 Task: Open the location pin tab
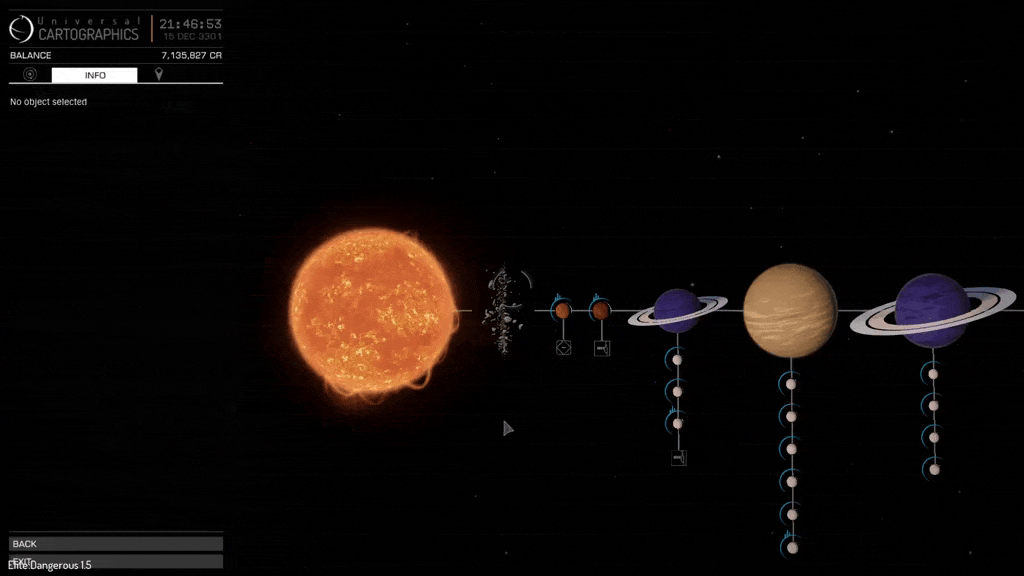tap(158, 75)
